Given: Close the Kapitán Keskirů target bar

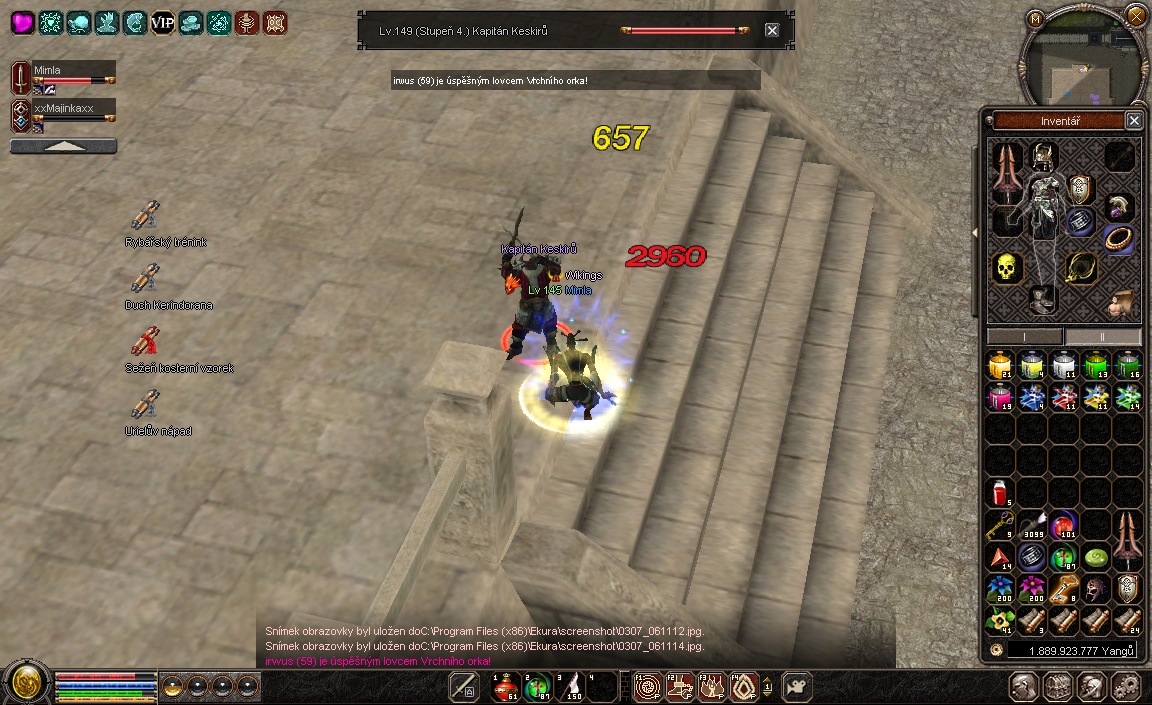Looking at the screenshot, I should [772, 30].
